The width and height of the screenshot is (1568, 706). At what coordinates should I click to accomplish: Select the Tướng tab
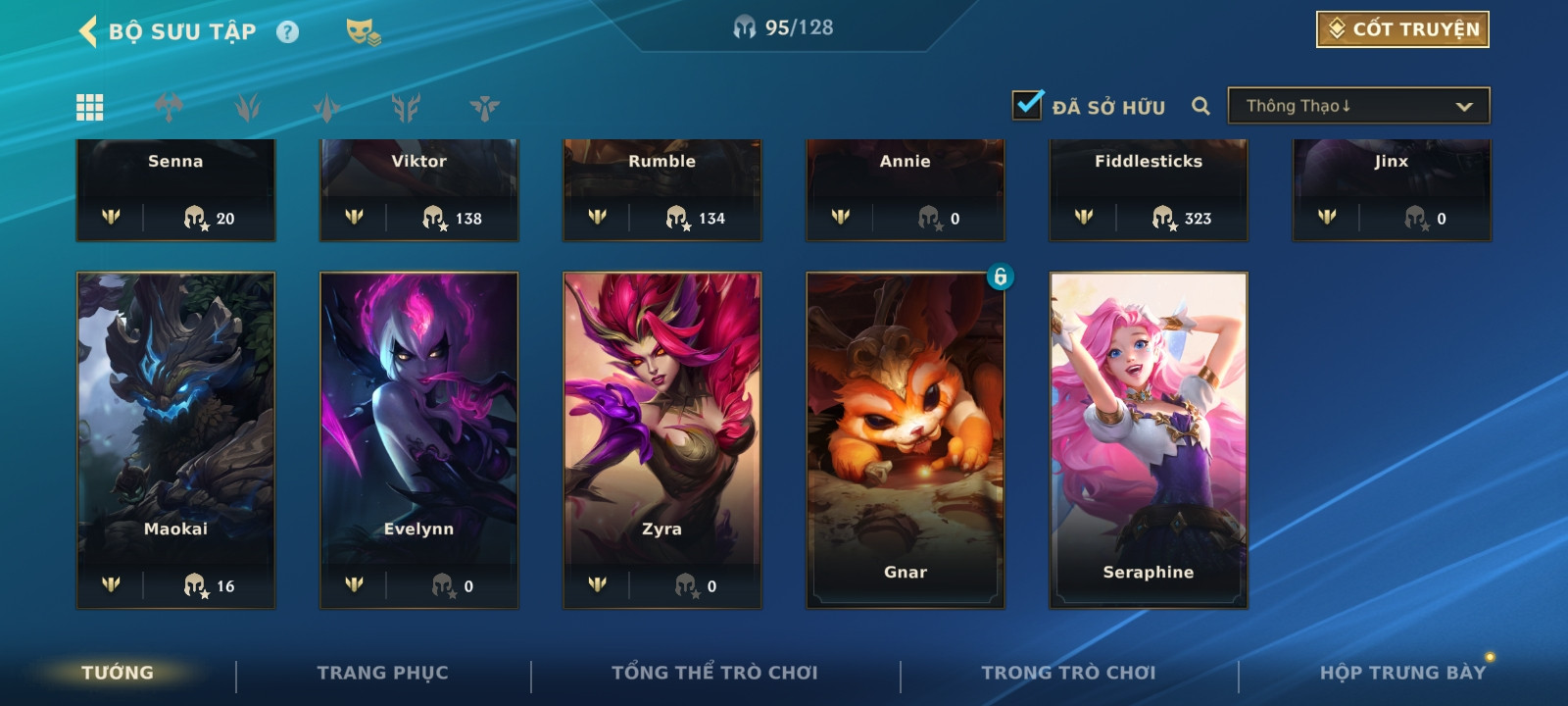118,673
